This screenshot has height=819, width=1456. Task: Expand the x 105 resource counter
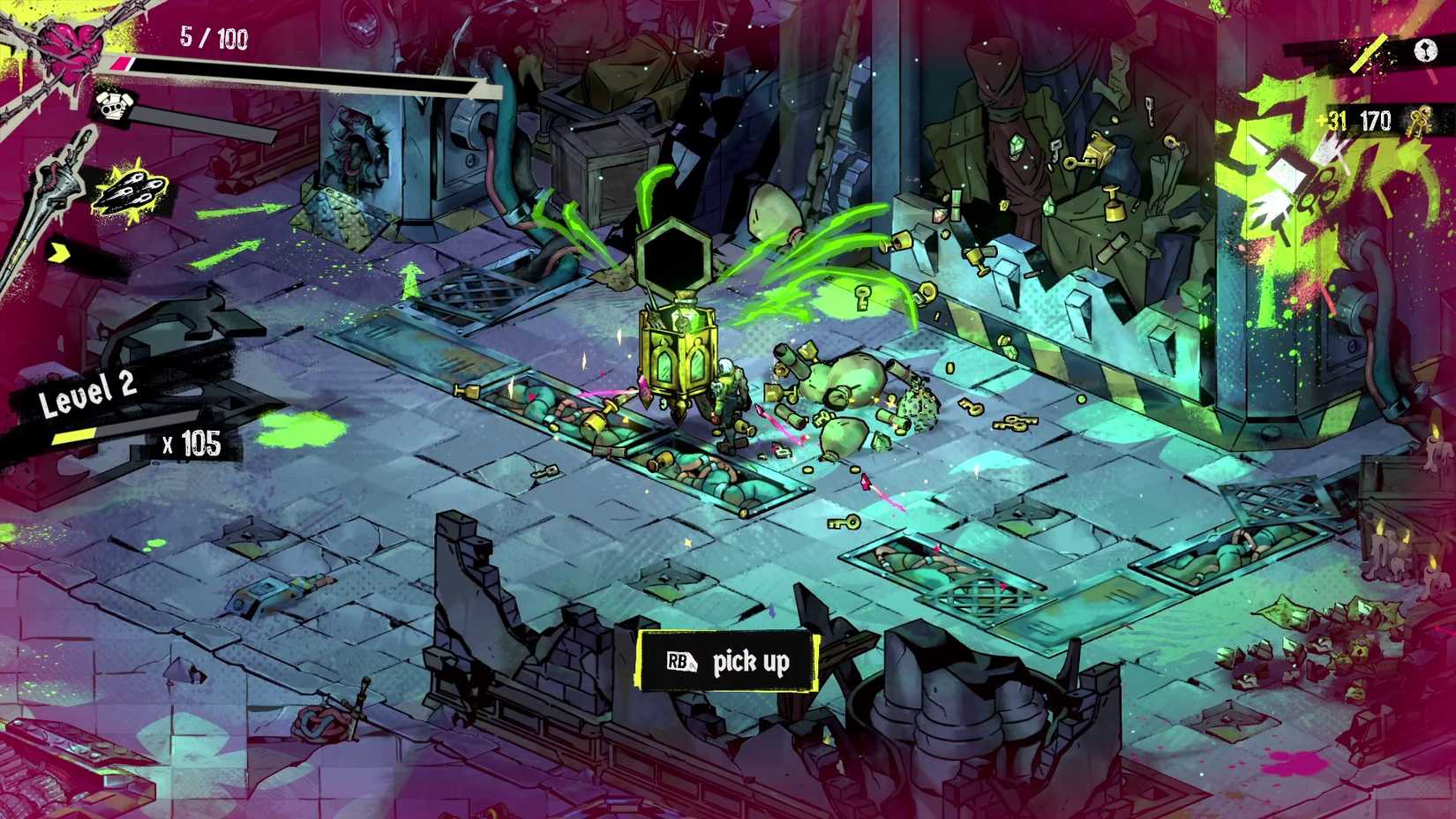pyautogui.click(x=190, y=443)
